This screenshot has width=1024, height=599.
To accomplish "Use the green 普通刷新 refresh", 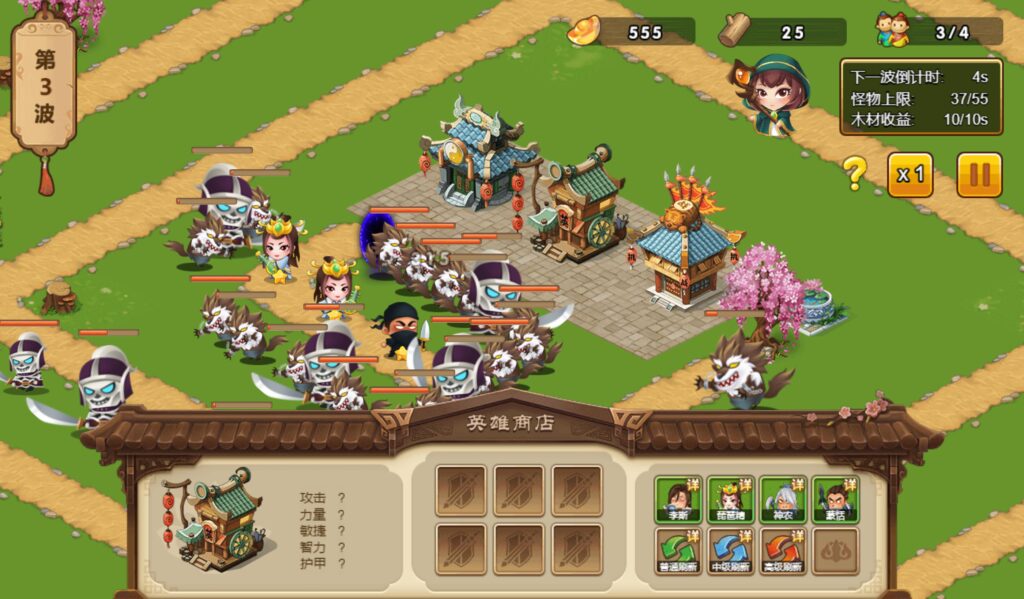I will pyautogui.click(x=678, y=551).
